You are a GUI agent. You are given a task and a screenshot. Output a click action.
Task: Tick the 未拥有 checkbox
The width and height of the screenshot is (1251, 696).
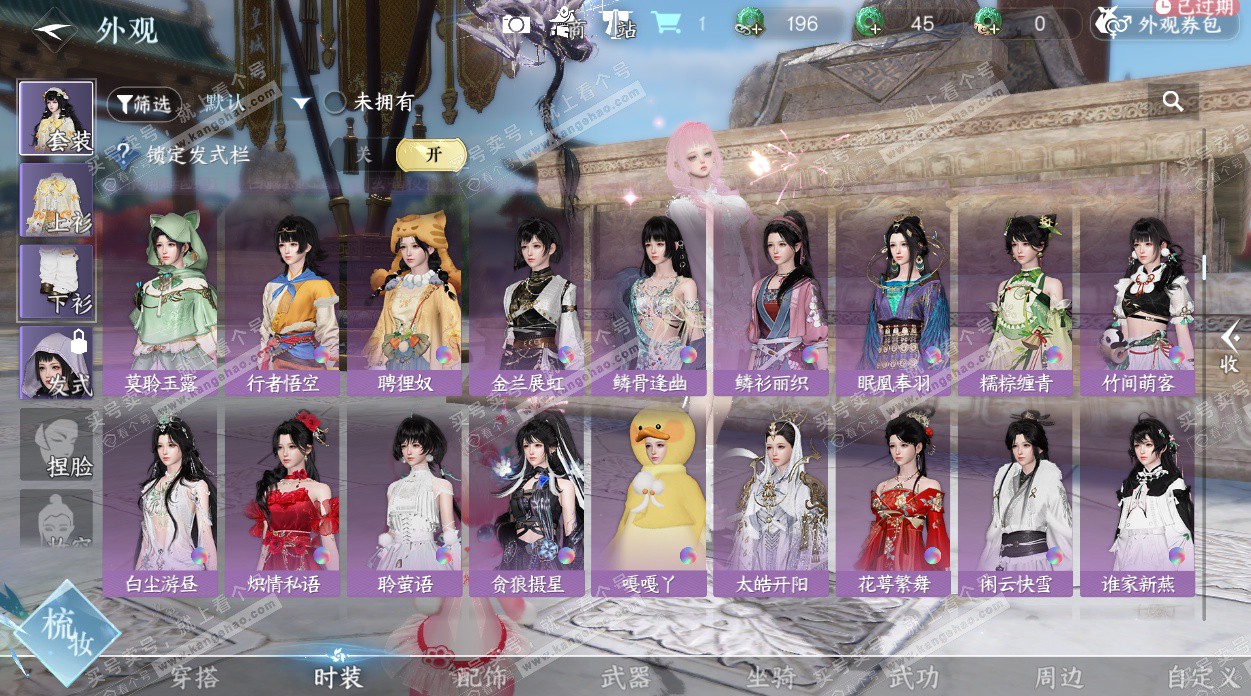point(335,102)
